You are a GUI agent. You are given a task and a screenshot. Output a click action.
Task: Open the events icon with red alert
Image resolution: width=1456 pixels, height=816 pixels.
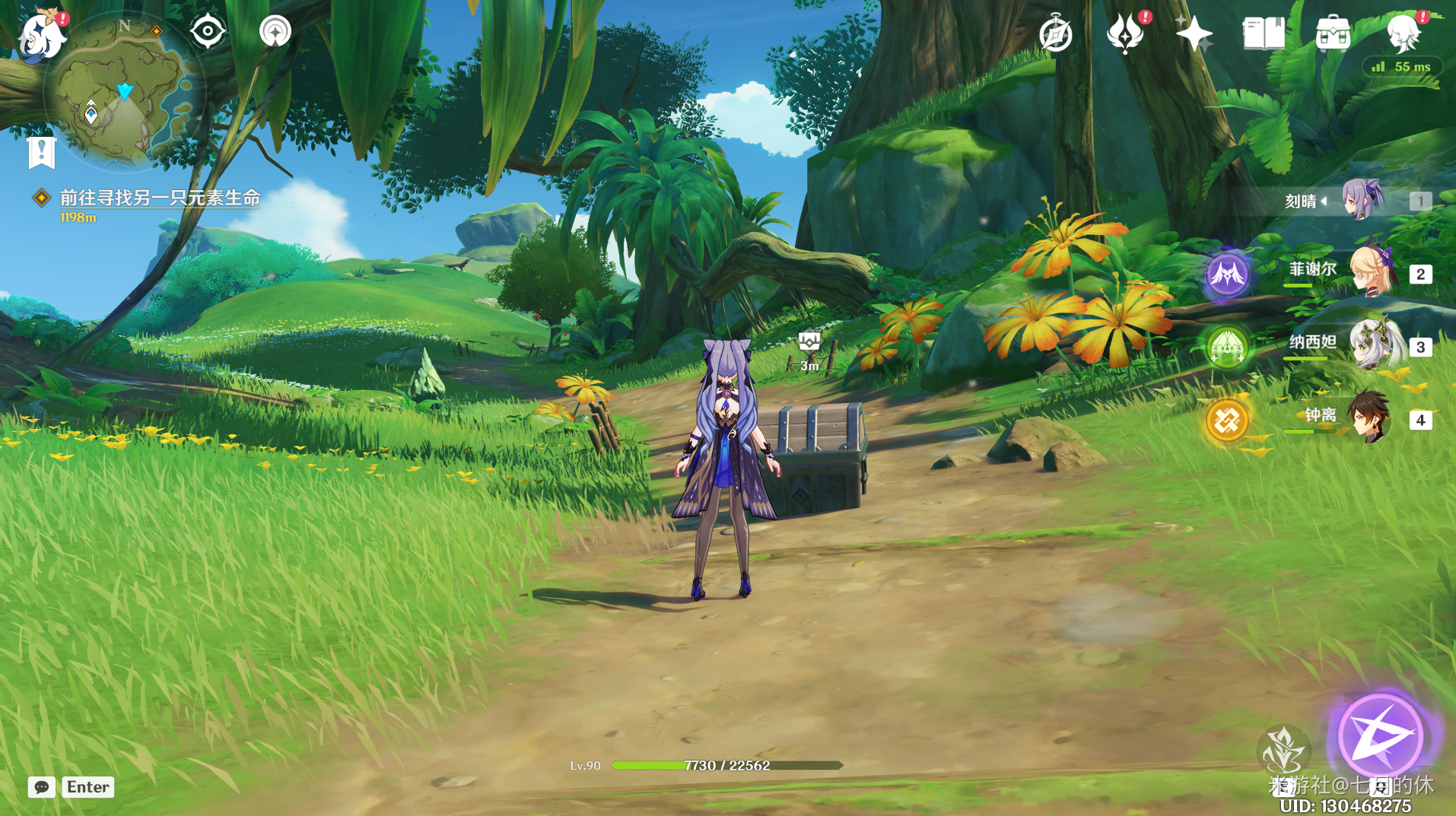tap(1125, 33)
